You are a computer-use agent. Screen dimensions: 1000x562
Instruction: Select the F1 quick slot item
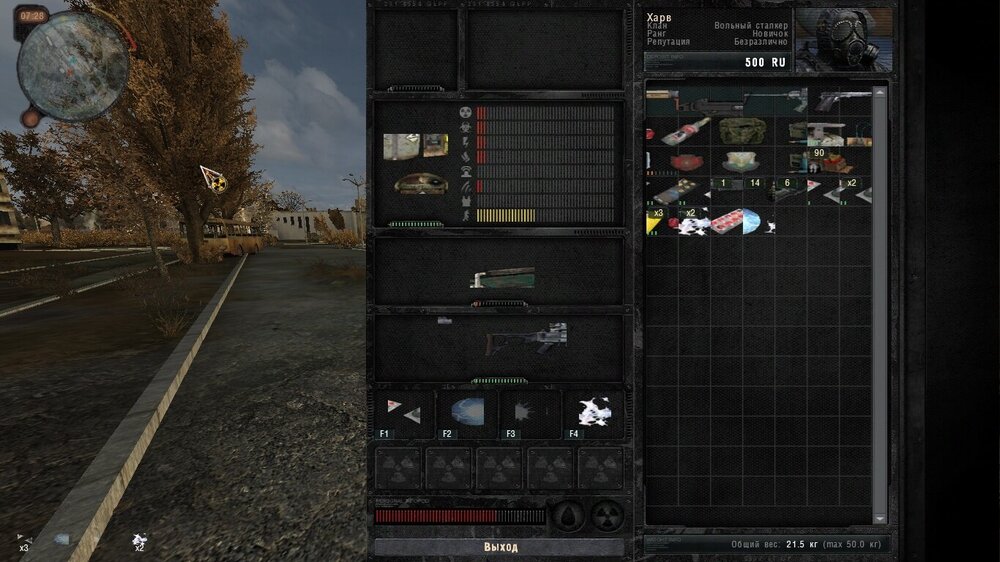404,413
